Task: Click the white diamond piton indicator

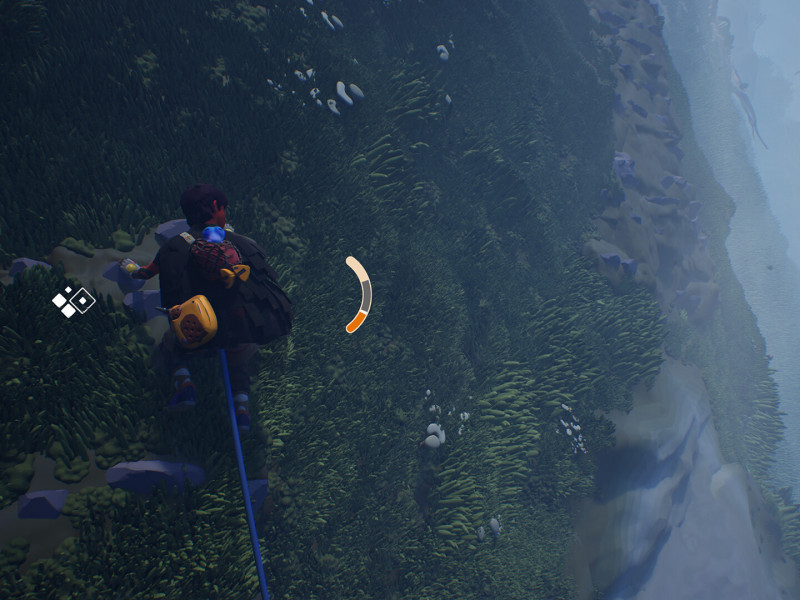Action: [73, 301]
